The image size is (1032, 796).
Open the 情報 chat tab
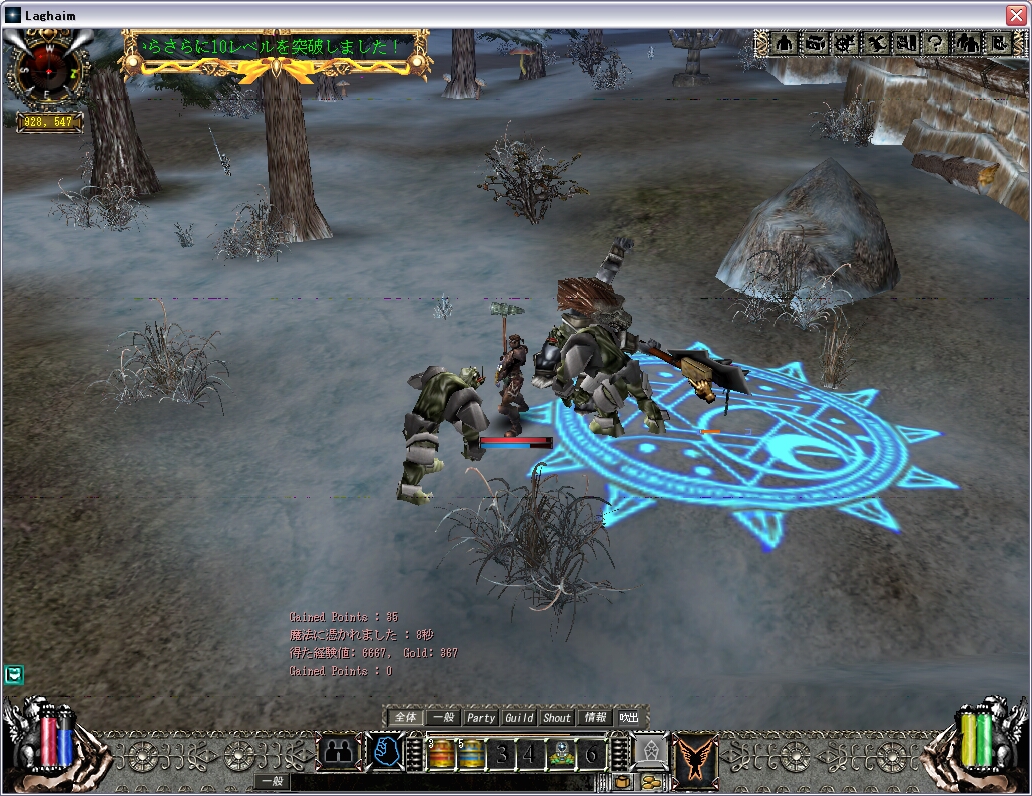pyautogui.click(x=595, y=717)
